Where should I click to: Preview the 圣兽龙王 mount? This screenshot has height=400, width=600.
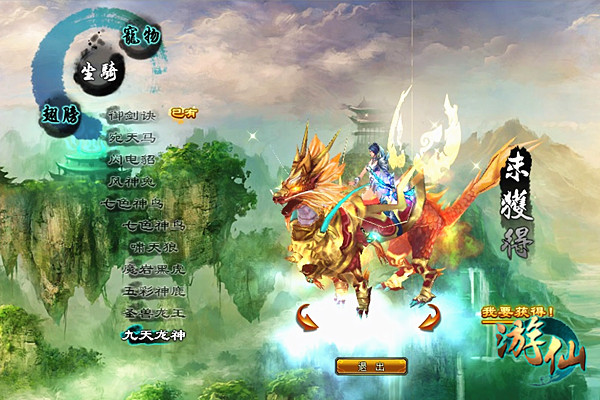pyautogui.click(x=153, y=313)
